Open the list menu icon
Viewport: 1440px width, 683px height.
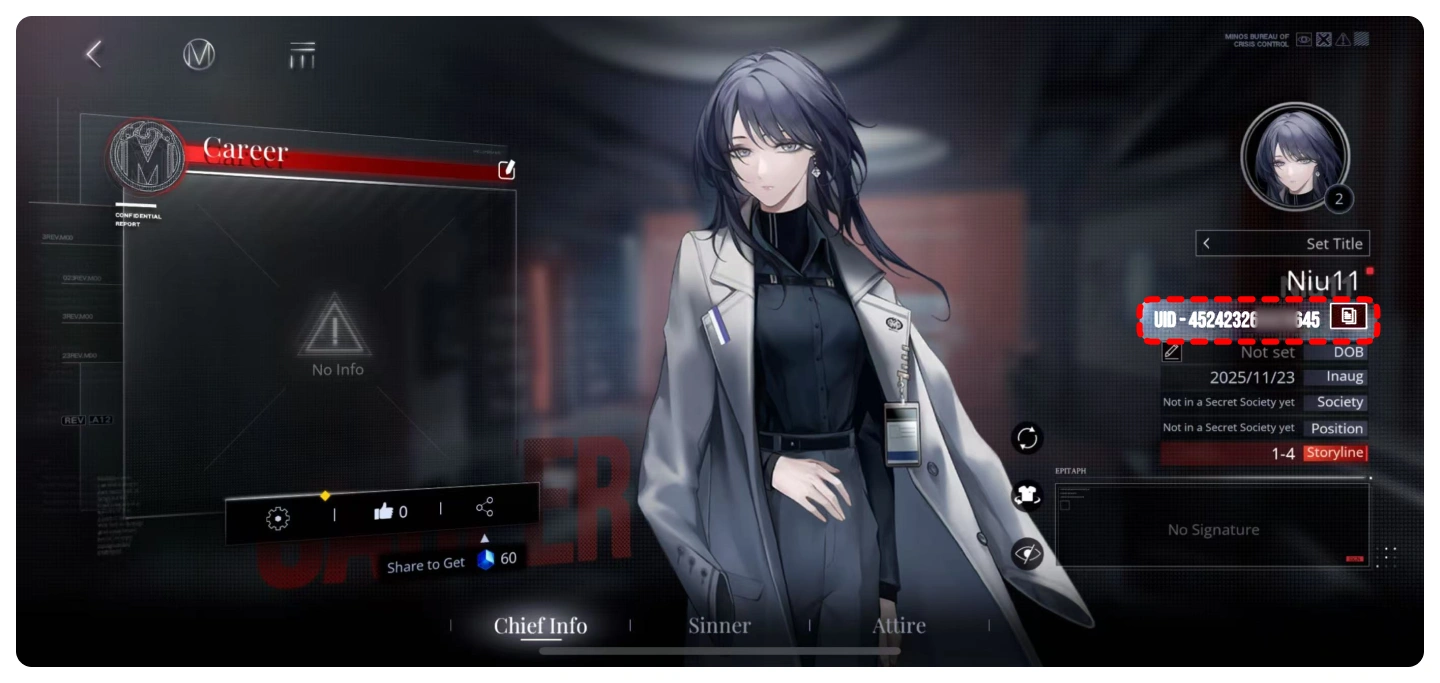tap(302, 55)
